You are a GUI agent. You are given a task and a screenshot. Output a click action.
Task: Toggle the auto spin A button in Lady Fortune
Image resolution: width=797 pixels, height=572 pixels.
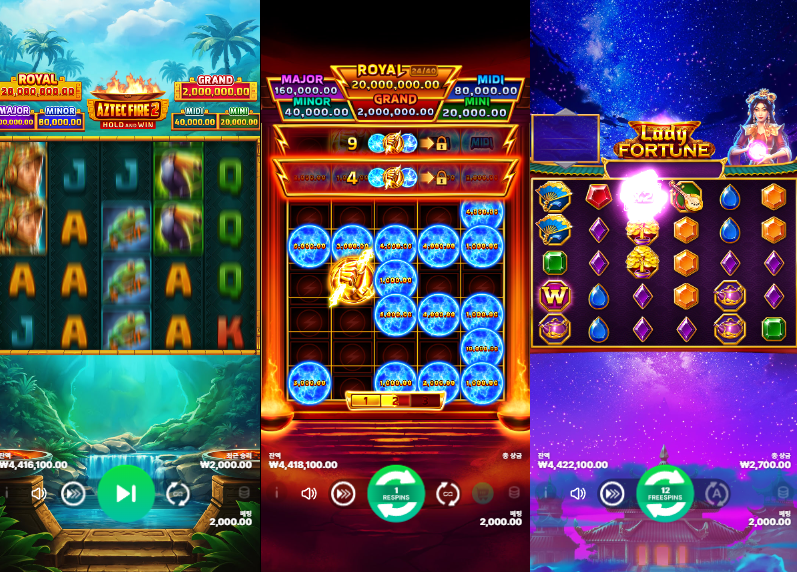[x=717, y=493]
